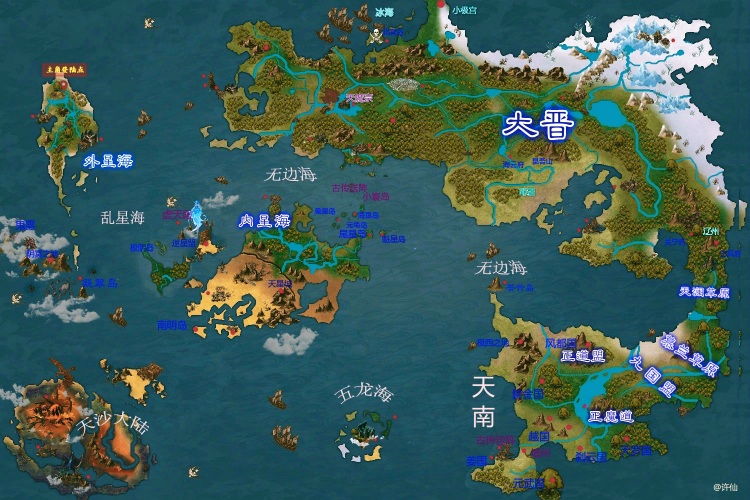Viewport: 750px width, 500px height.
Task: Select the 正魔道 faction label
Action: (609, 415)
